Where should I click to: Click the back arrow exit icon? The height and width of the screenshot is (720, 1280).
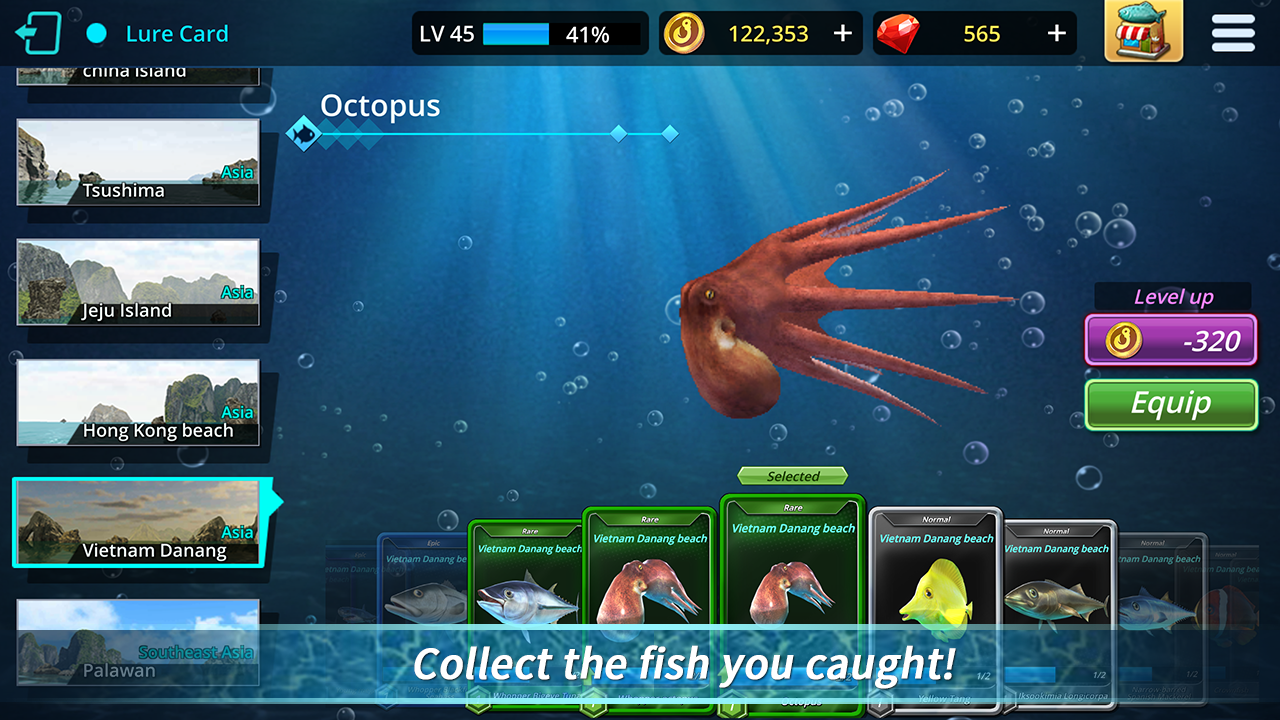click(x=39, y=31)
